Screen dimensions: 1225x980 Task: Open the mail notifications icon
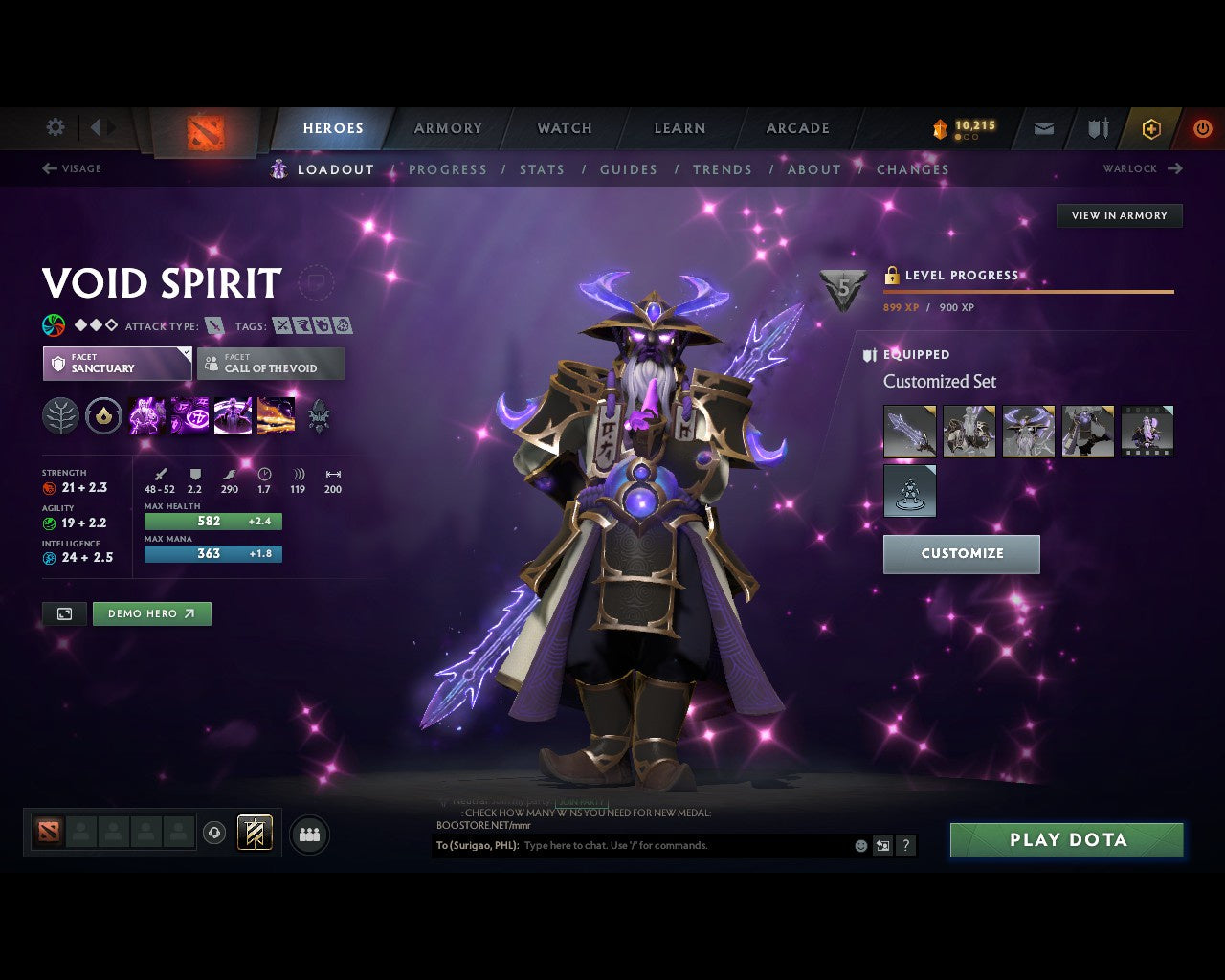click(1043, 127)
